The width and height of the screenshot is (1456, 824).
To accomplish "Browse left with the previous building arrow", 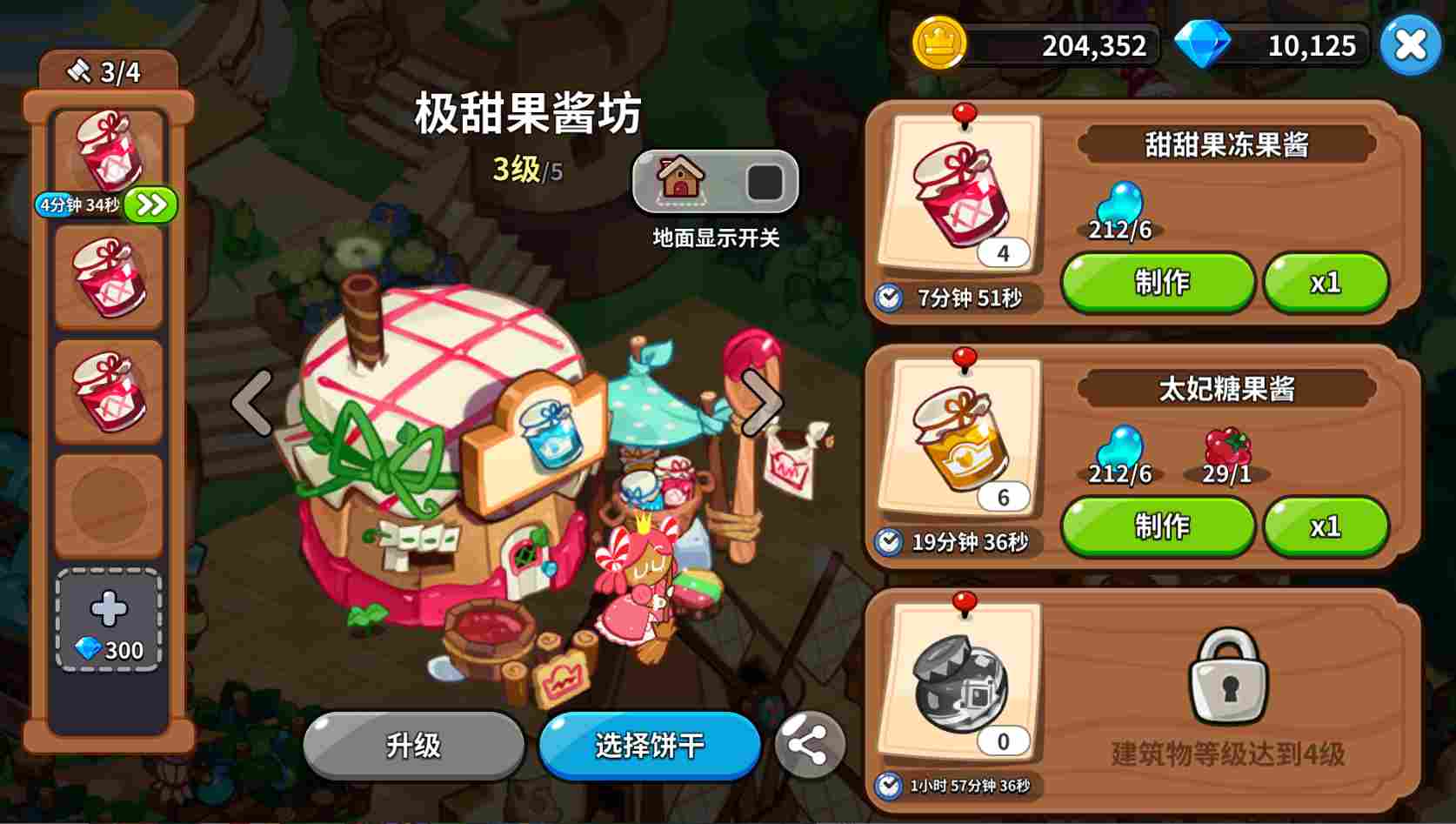I will 250,402.
